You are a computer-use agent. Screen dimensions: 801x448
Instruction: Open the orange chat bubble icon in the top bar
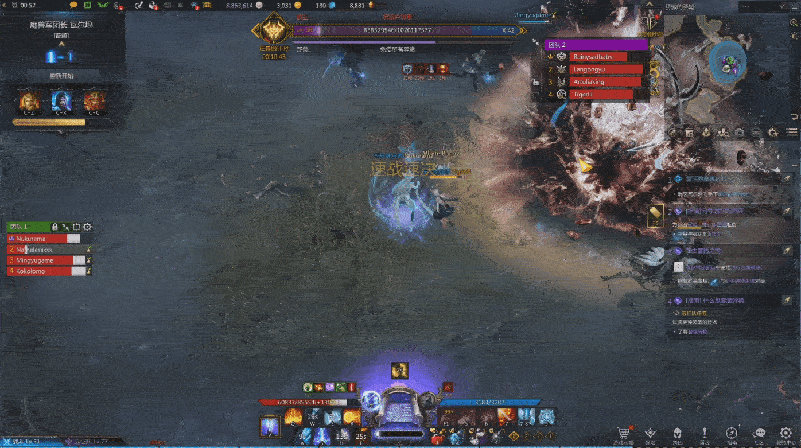[71, 6]
